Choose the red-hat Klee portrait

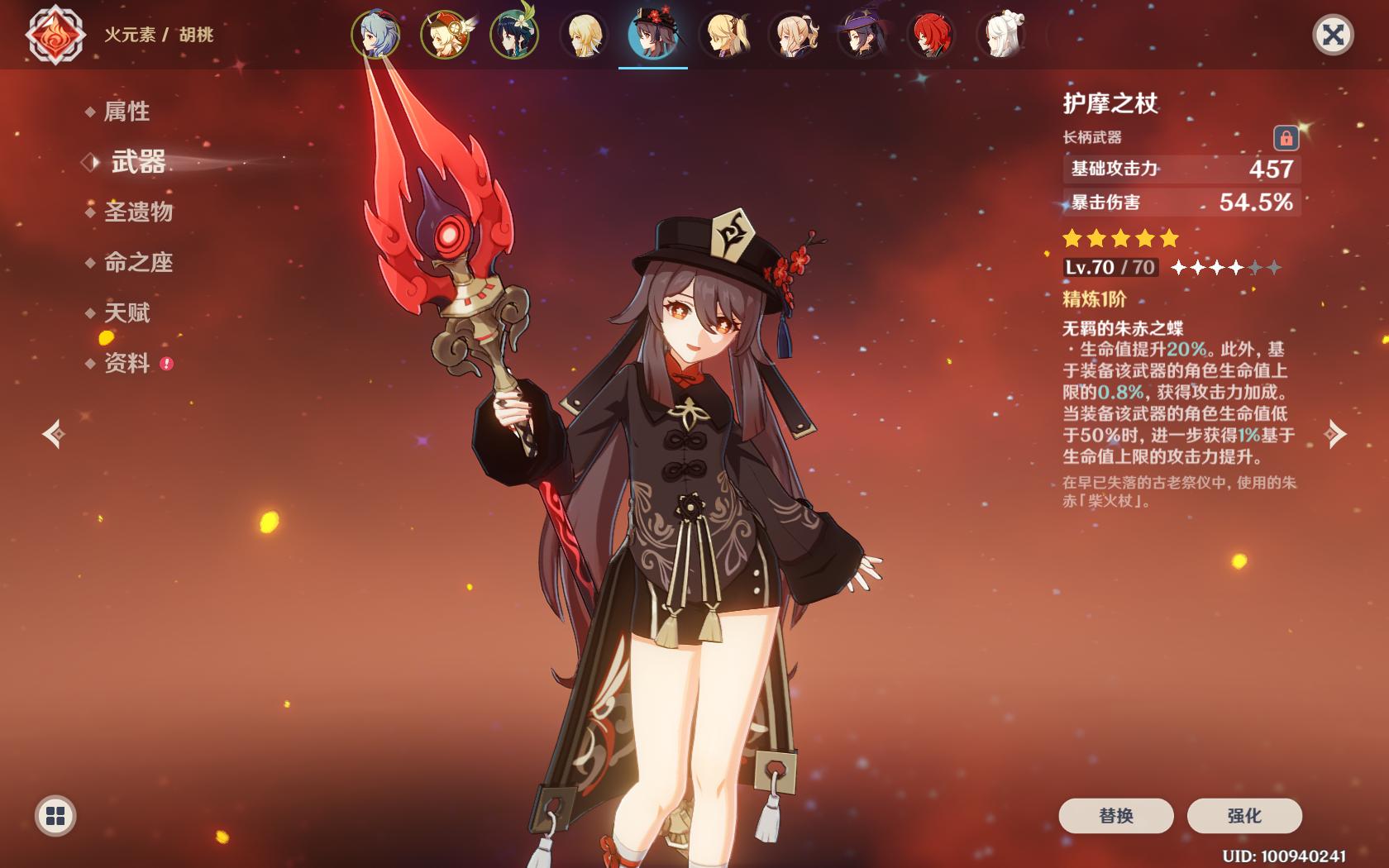tap(446, 36)
